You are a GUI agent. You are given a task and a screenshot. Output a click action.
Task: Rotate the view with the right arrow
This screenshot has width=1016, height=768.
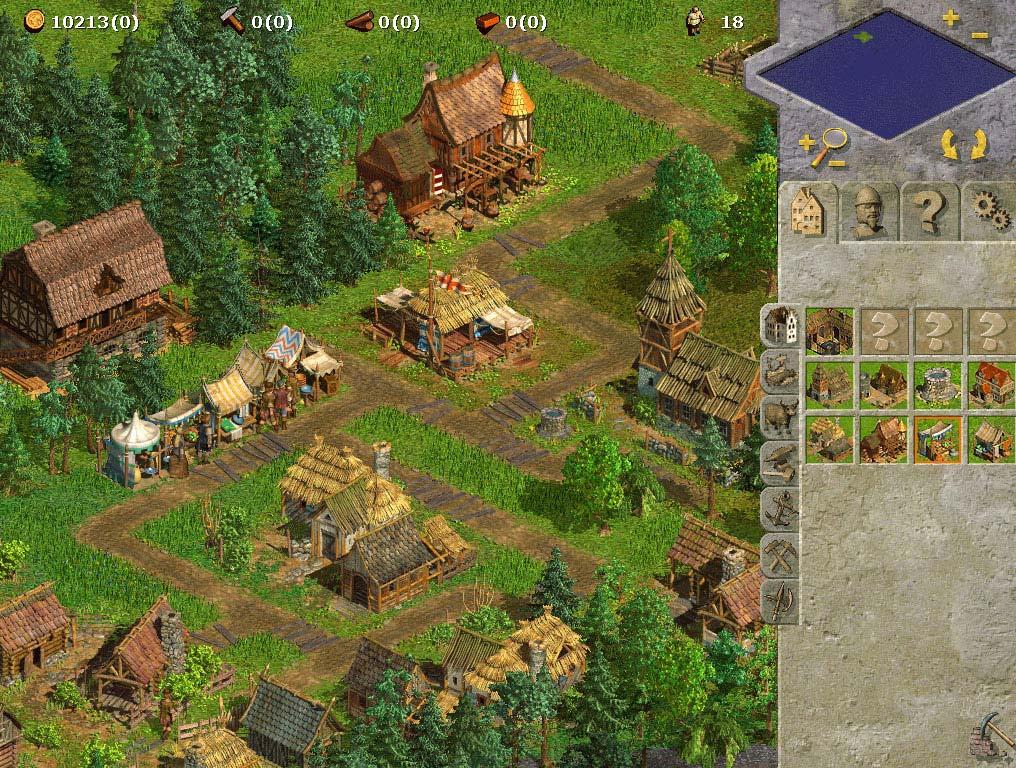[x=977, y=146]
